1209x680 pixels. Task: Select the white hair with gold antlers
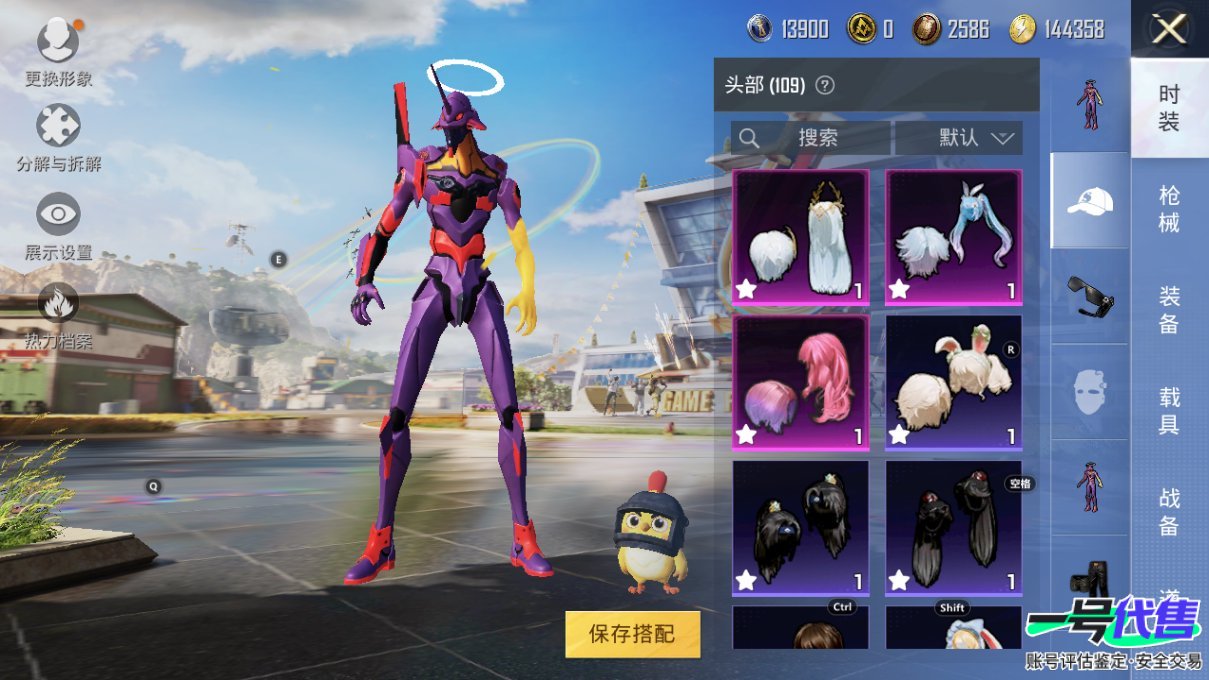click(x=800, y=237)
